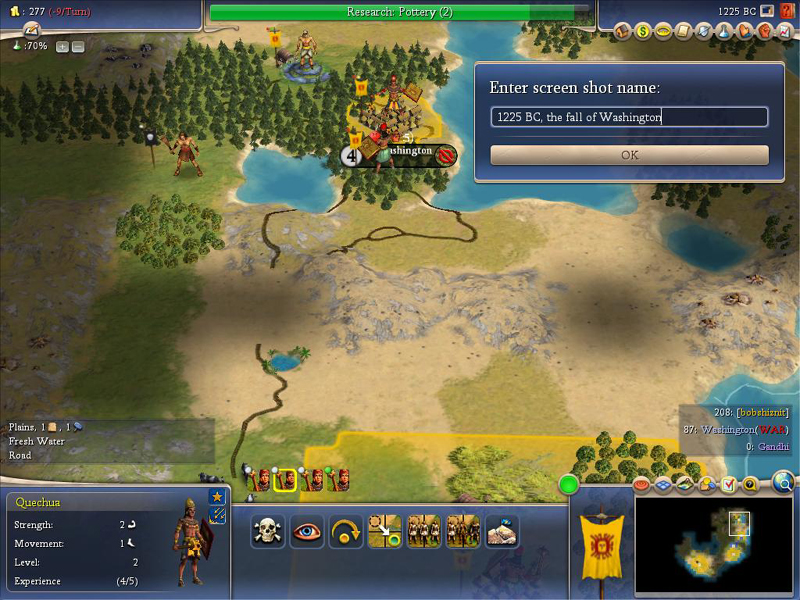Delete unit with the skull icon

[x=267, y=531]
